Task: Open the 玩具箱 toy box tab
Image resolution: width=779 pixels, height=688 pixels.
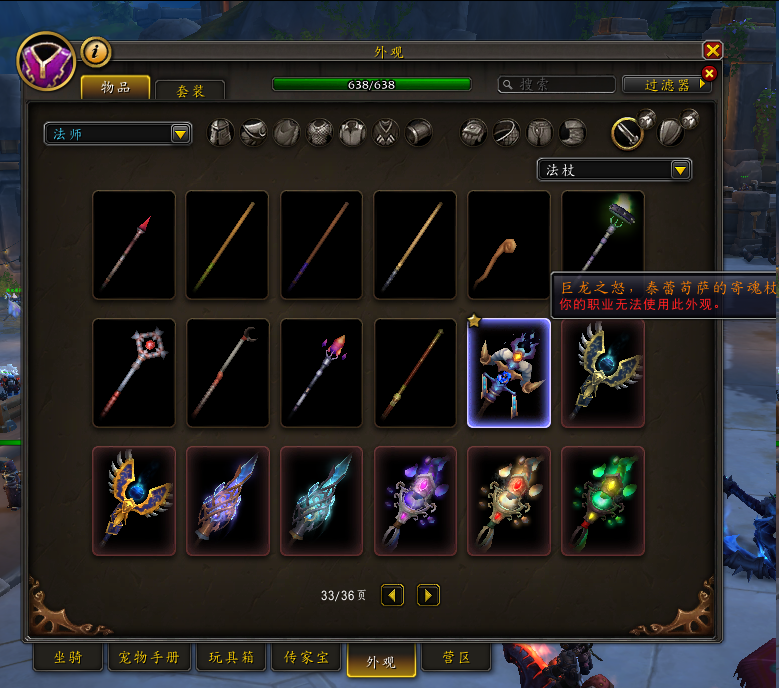Action: [231, 658]
